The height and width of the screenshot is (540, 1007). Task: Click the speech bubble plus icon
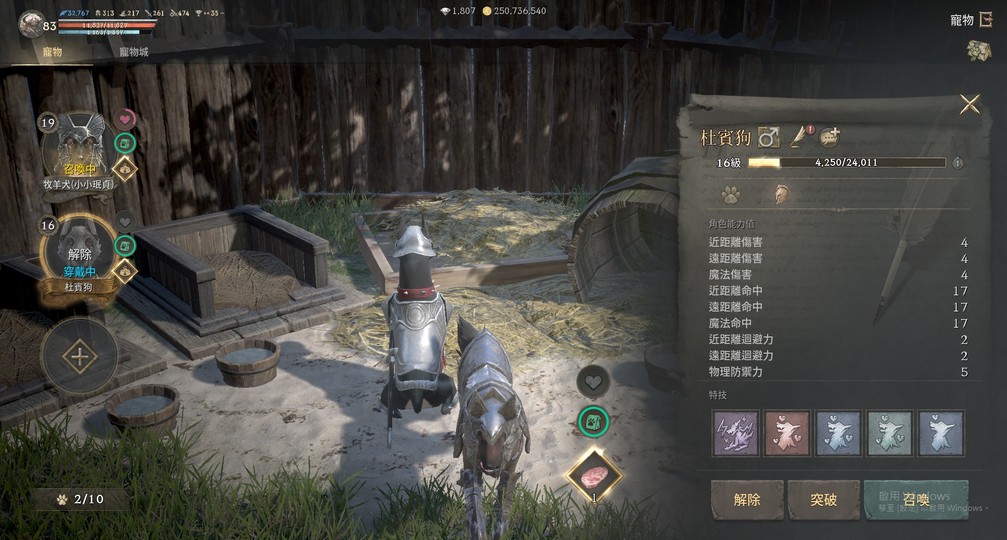pos(830,136)
